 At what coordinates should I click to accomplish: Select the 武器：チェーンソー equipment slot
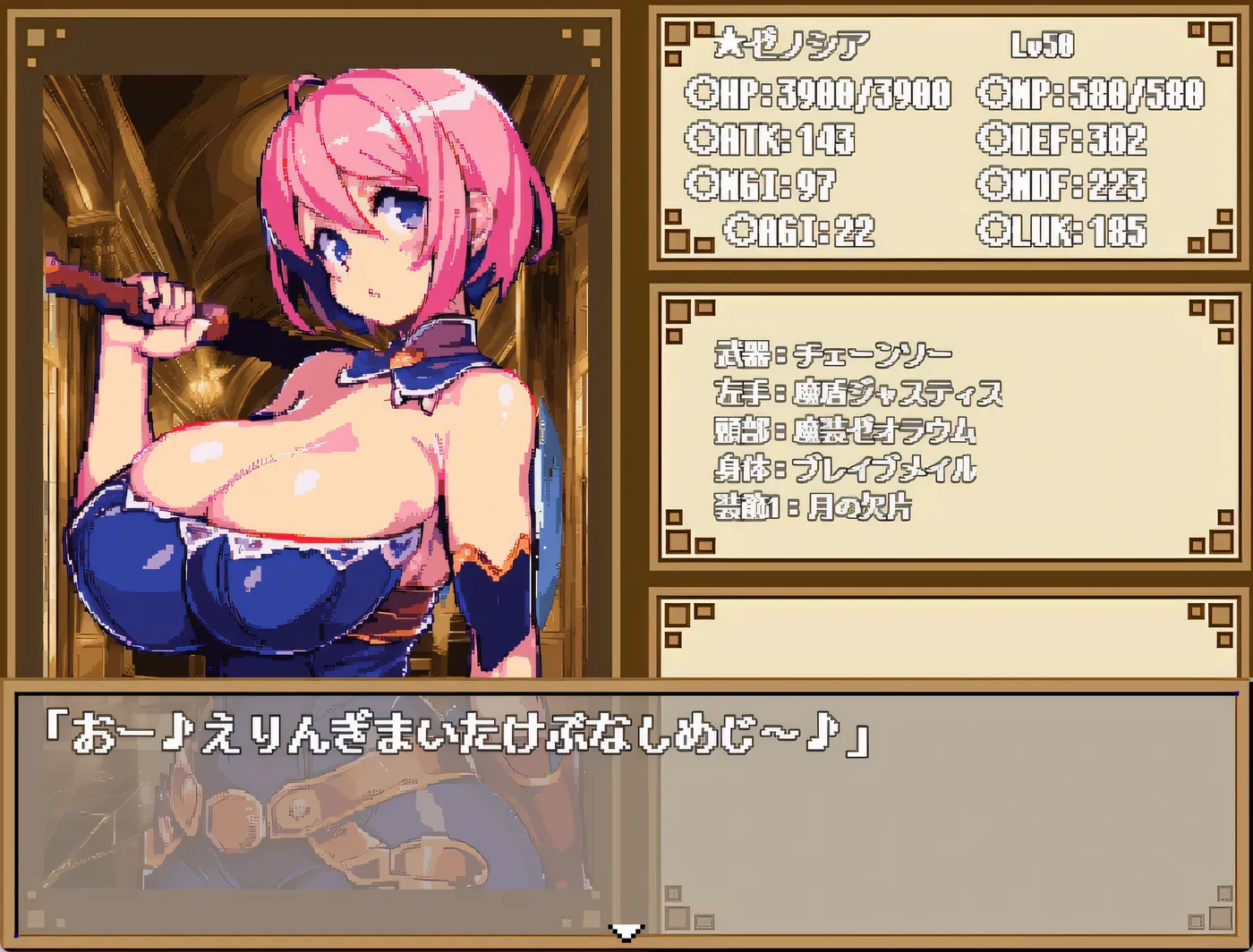832,353
